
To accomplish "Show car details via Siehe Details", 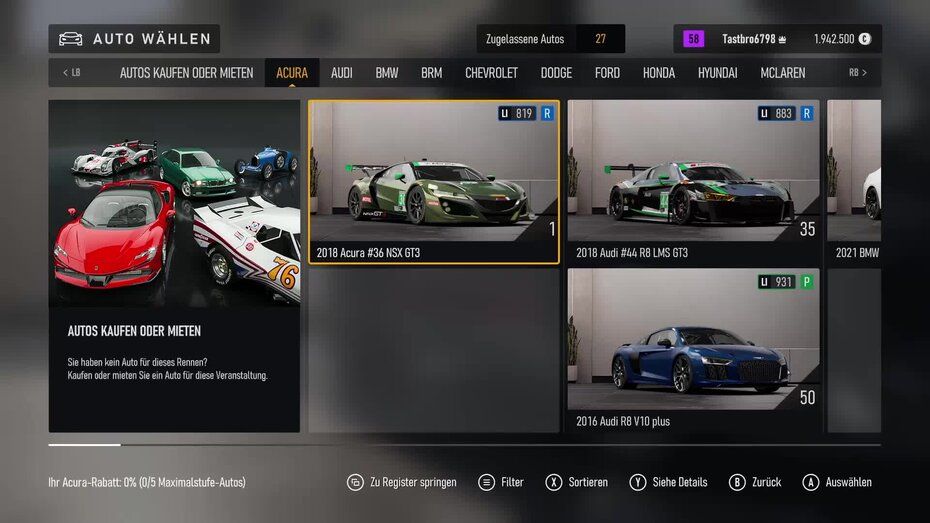I will [x=668, y=482].
